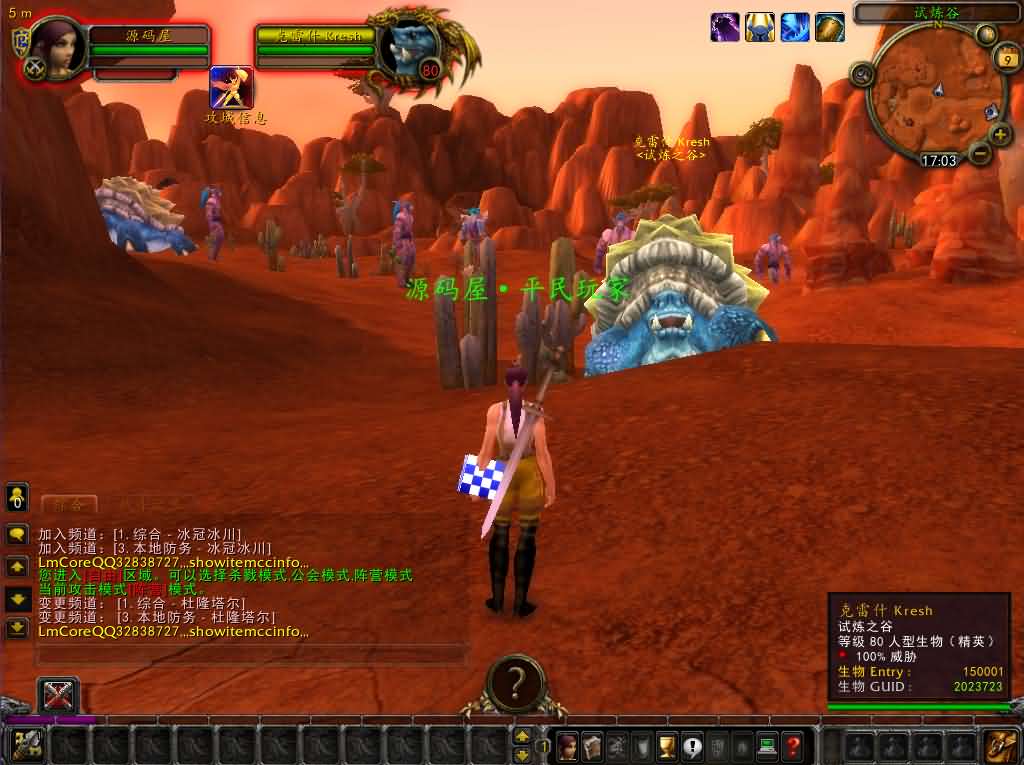The width and height of the screenshot is (1024, 765).
Task: Open the backpack at the bar's end
Action: pyautogui.click(x=1001, y=745)
